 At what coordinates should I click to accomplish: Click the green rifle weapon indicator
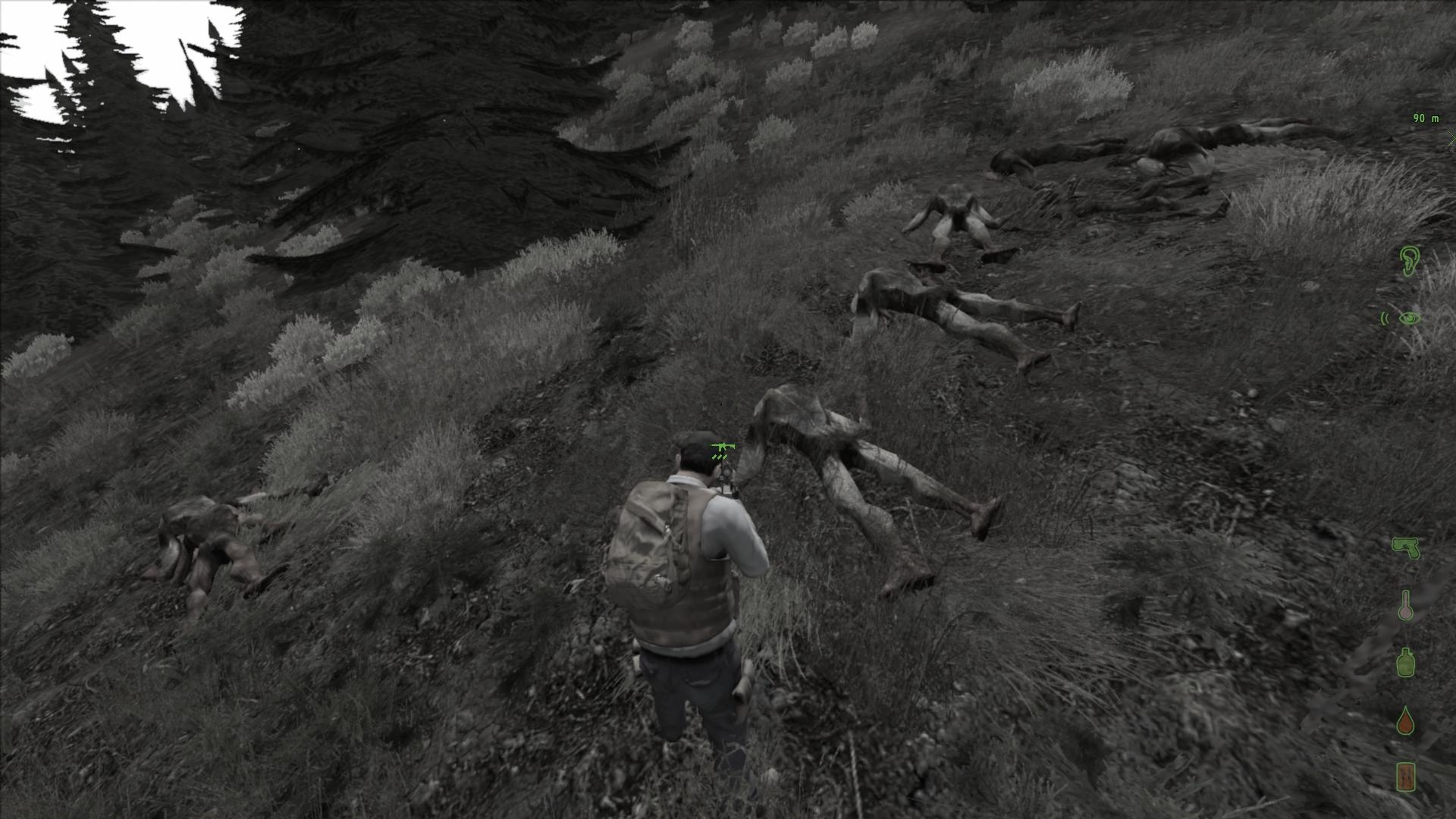coord(722,447)
